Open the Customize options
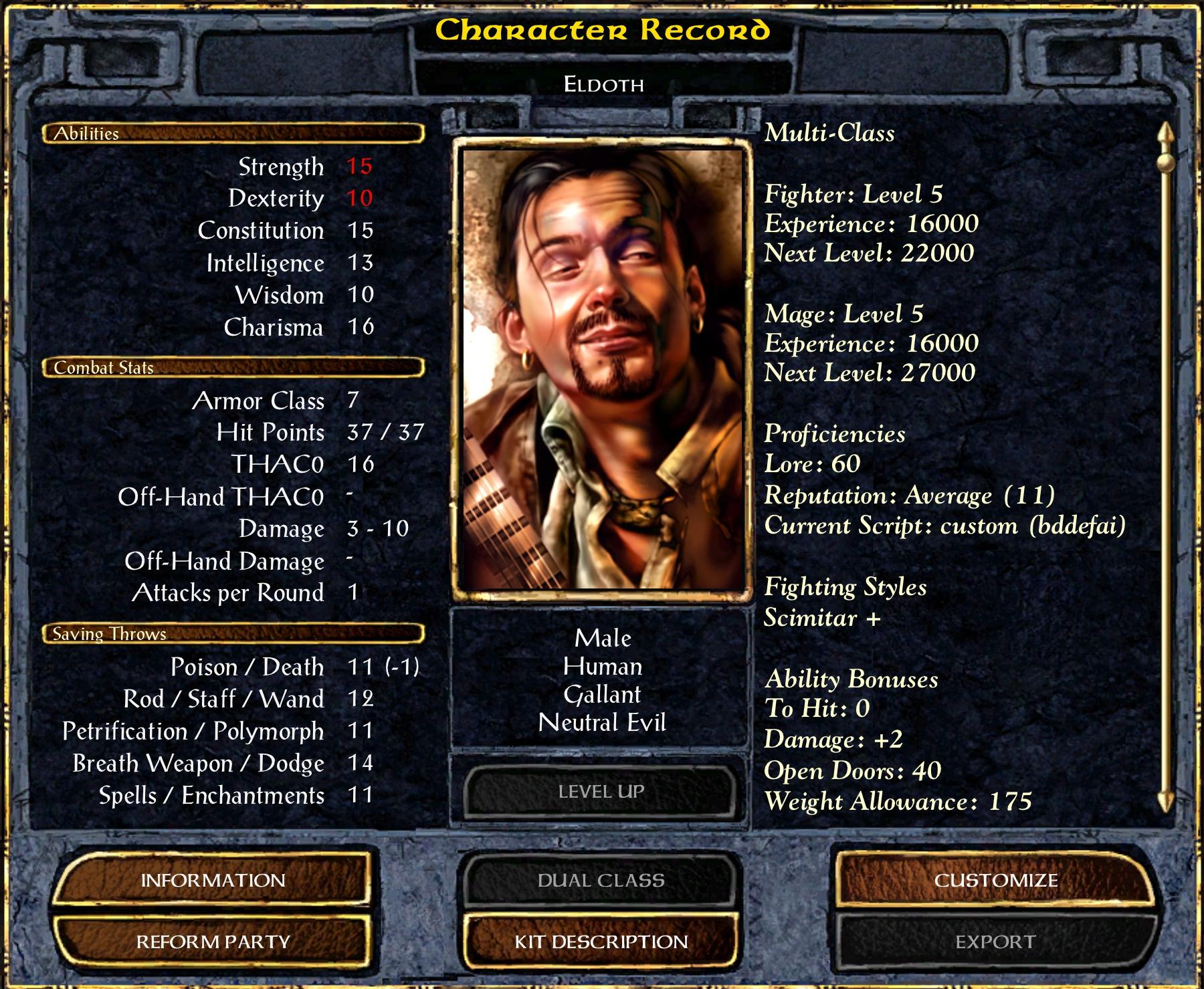The height and width of the screenshot is (989, 1204). 995,880
